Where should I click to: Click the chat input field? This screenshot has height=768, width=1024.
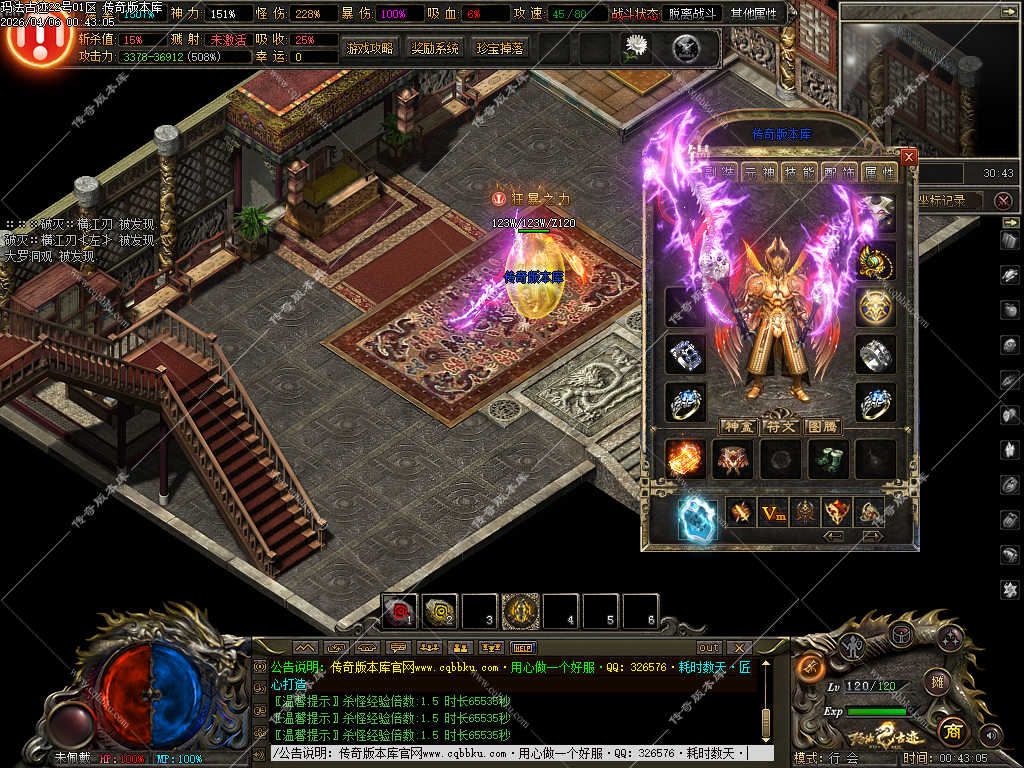click(x=510, y=753)
